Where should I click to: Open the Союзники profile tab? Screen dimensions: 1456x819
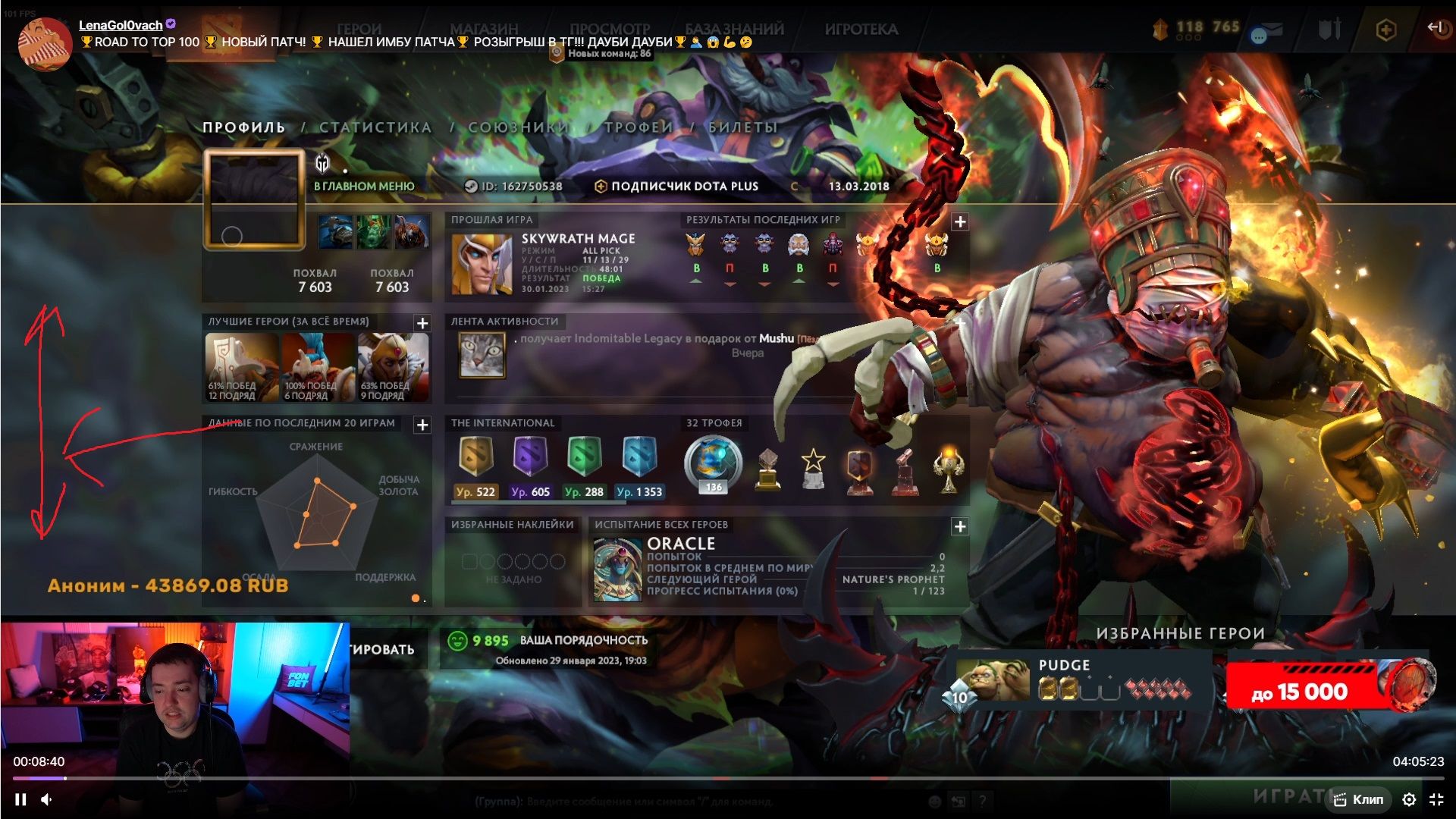[518, 127]
